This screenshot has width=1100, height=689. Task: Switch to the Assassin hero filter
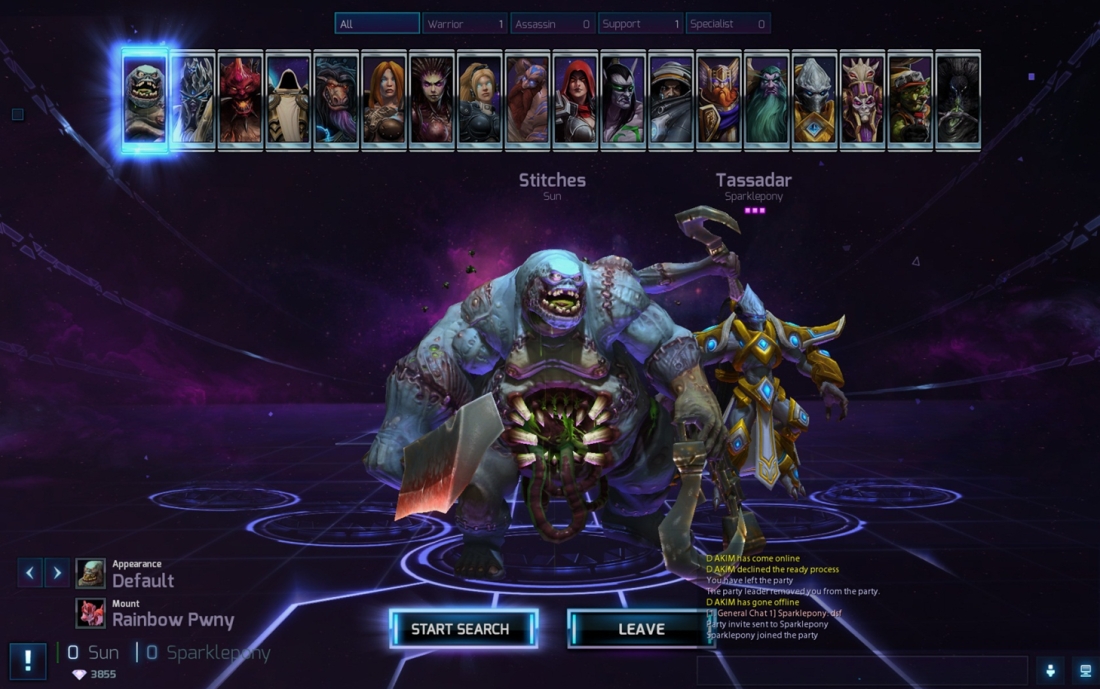tap(552, 23)
